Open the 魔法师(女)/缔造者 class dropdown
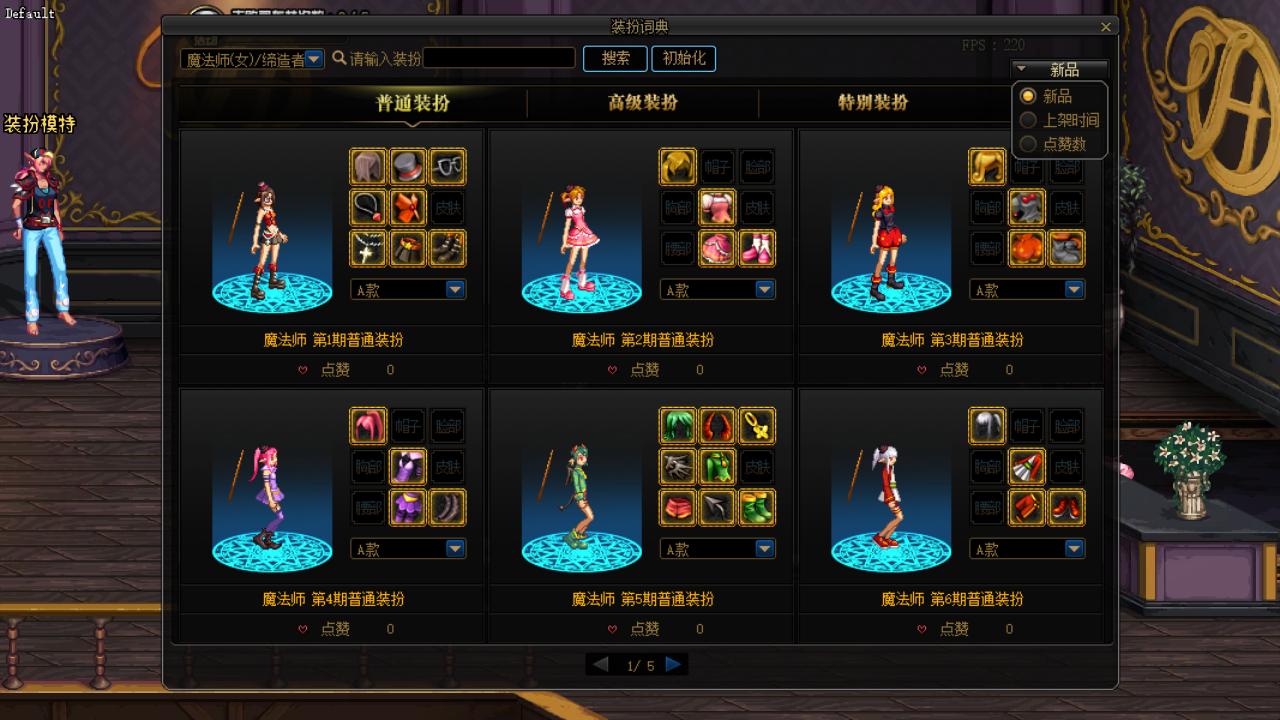This screenshot has width=1280, height=720. tap(314, 59)
